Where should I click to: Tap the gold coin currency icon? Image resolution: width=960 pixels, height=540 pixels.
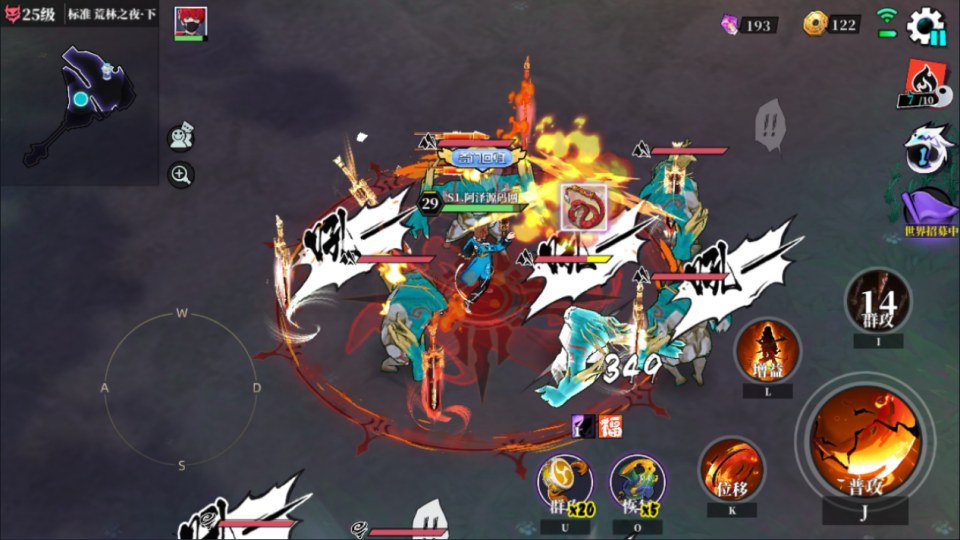(x=815, y=24)
